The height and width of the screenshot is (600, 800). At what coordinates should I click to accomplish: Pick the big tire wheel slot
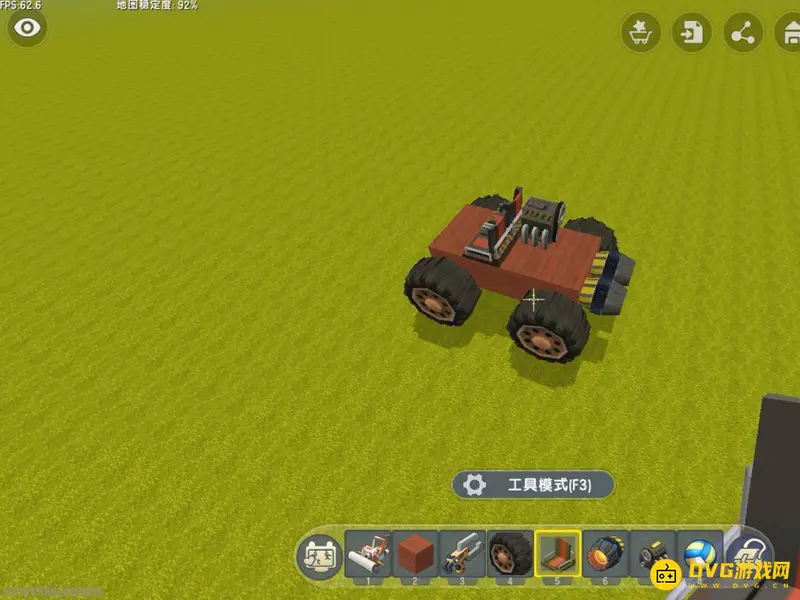pyautogui.click(x=509, y=553)
